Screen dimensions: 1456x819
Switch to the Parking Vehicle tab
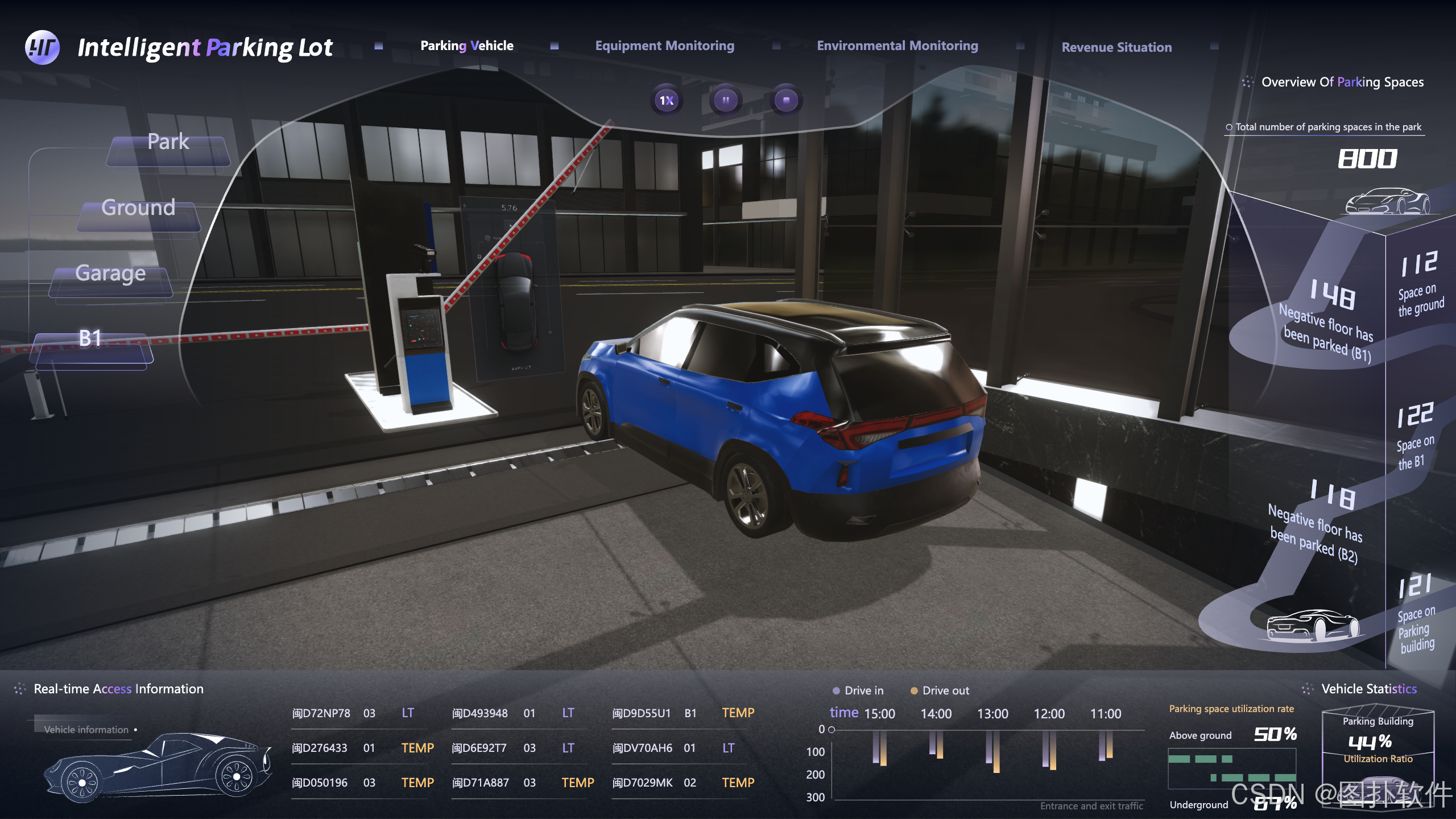[466, 45]
